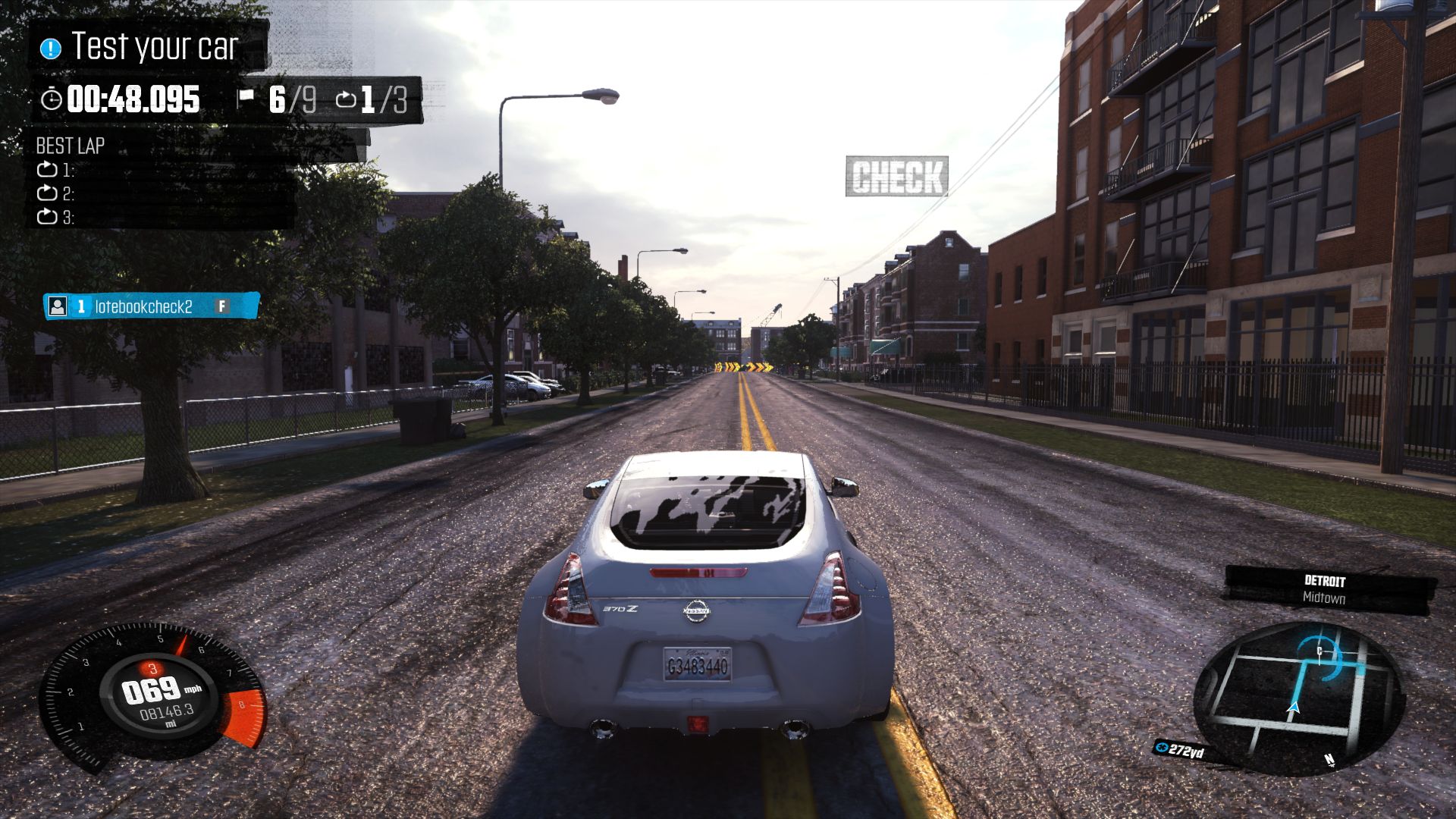Select the lotebookcheck2 player row
The image size is (1456, 819).
[151, 306]
